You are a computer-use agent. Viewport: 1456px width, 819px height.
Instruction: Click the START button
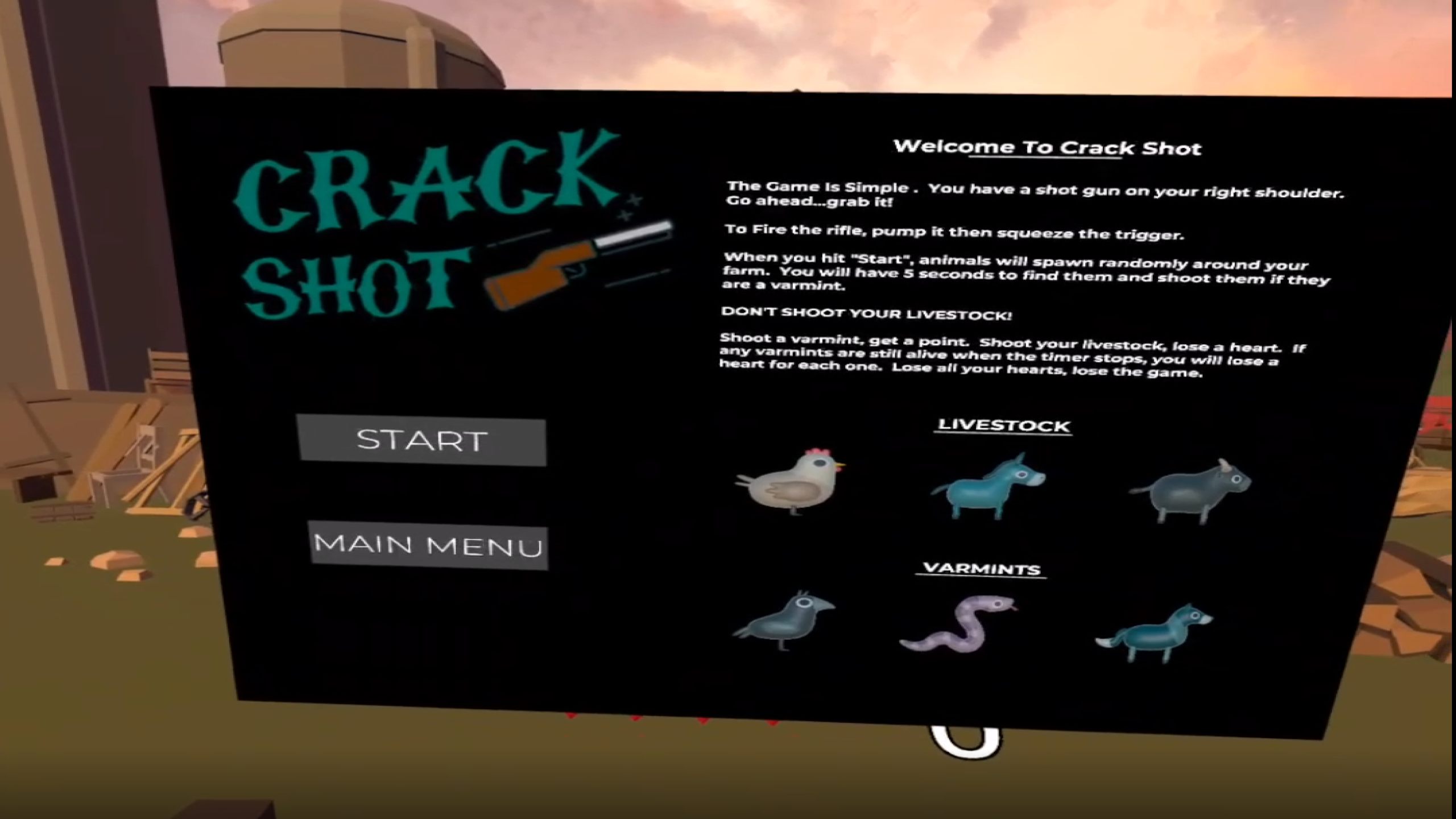tap(421, 441)
